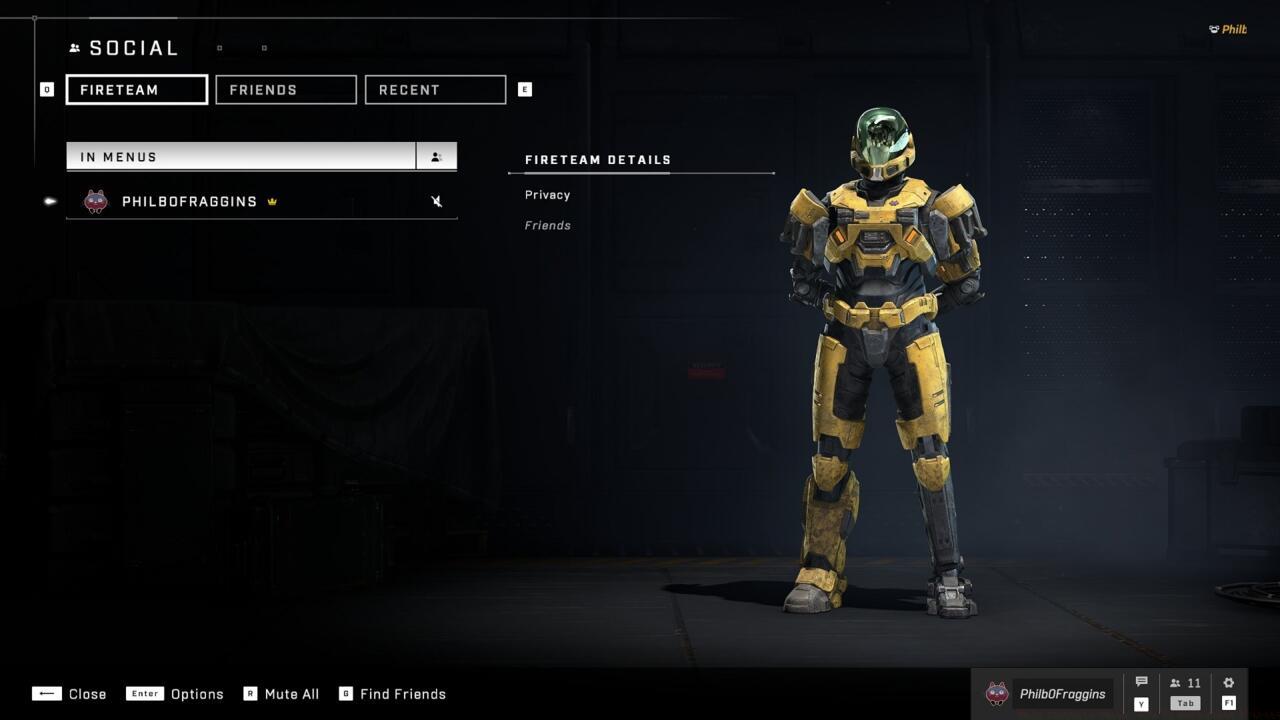1280x720 pixels.
Task: Click PhilbOFraggins' cat avatar in the fireteam list
Action: tap(95, 201)
